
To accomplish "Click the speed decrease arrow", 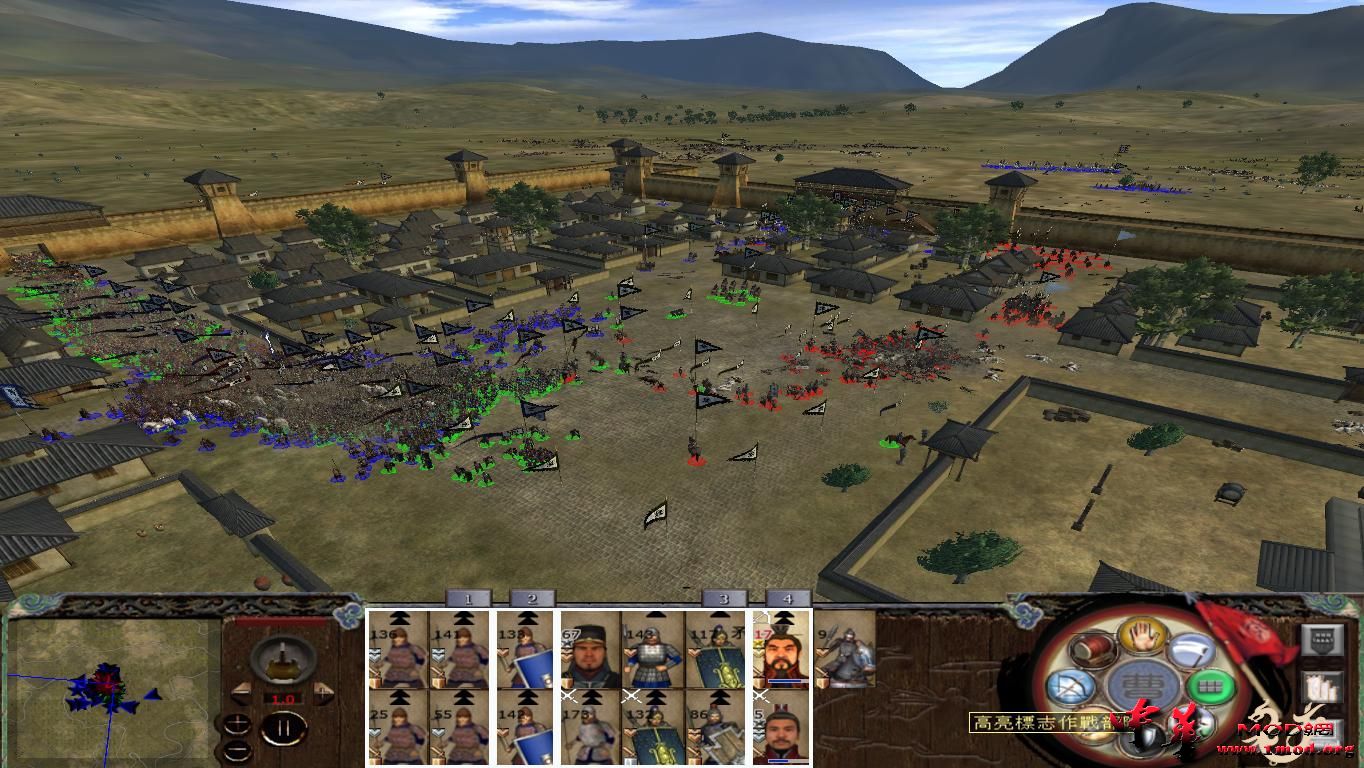I will 241,692.
